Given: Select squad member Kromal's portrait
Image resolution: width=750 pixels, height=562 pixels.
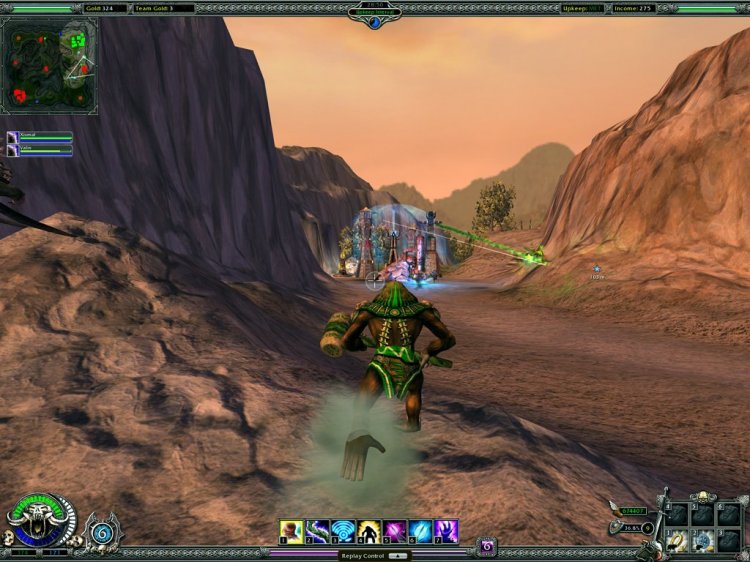Looking at the screenshot, I should pos(12,136).
